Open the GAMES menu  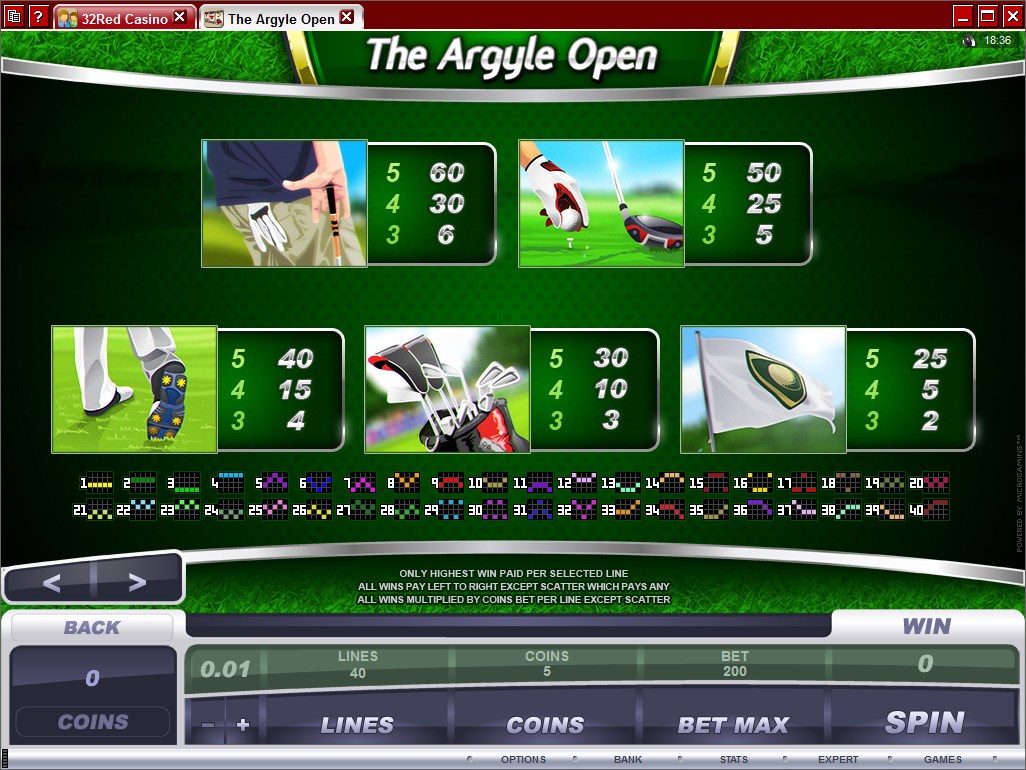click(x=942, y=760)
